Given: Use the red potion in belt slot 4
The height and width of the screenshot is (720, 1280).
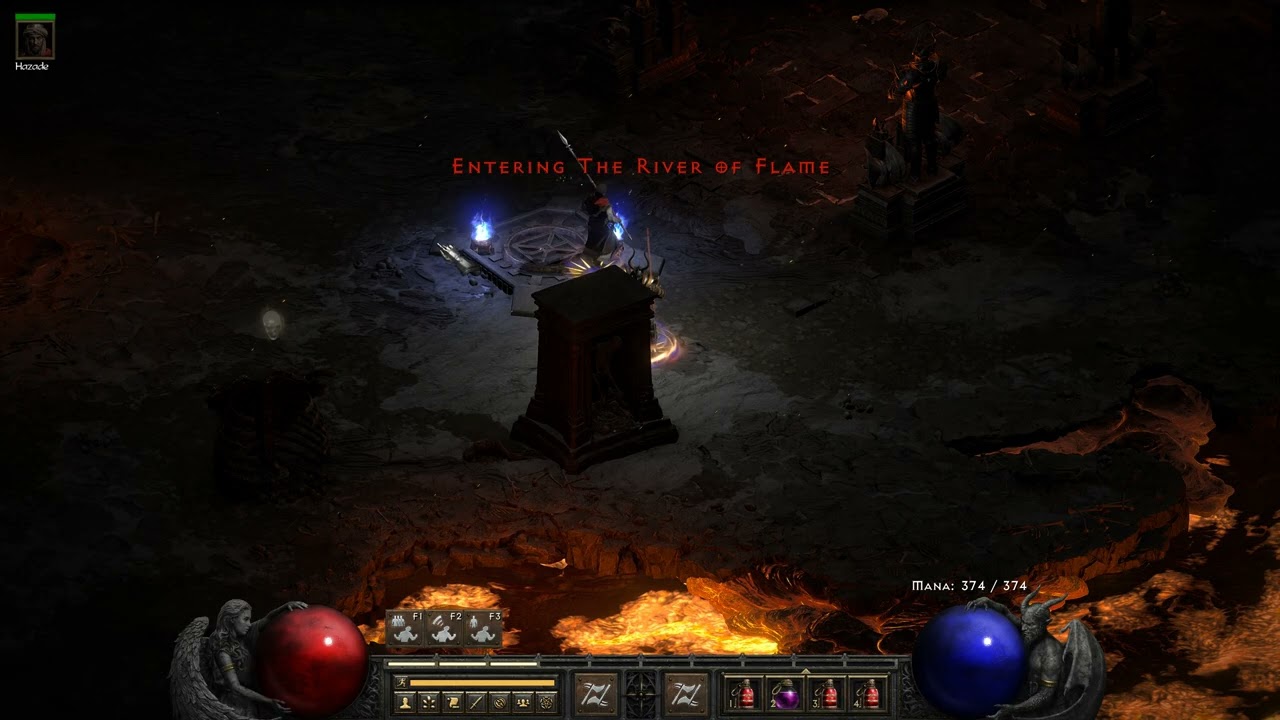Looking at the screenshot, I should click(869, 693).
